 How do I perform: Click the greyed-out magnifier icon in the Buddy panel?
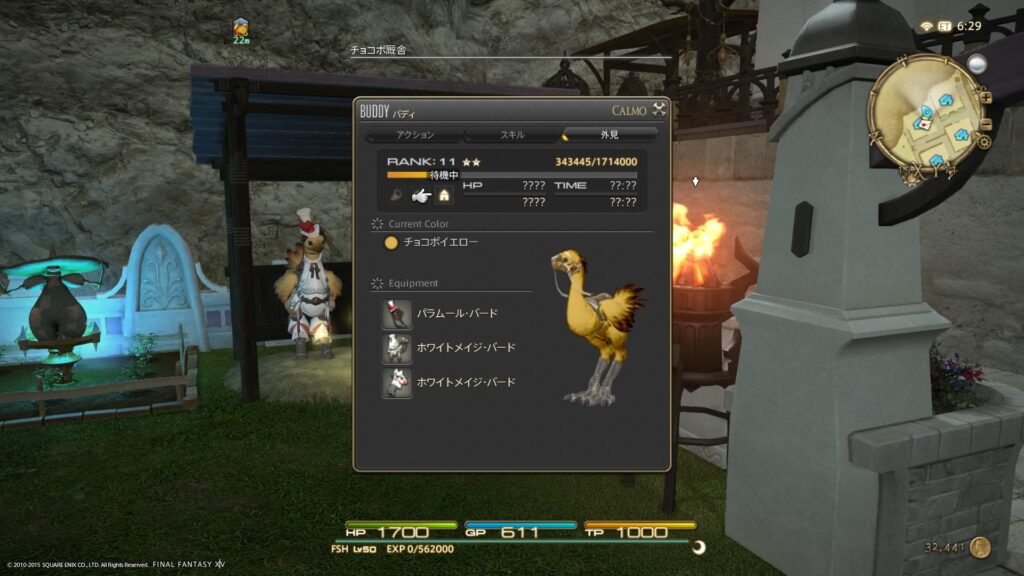(x=398, y=196)
